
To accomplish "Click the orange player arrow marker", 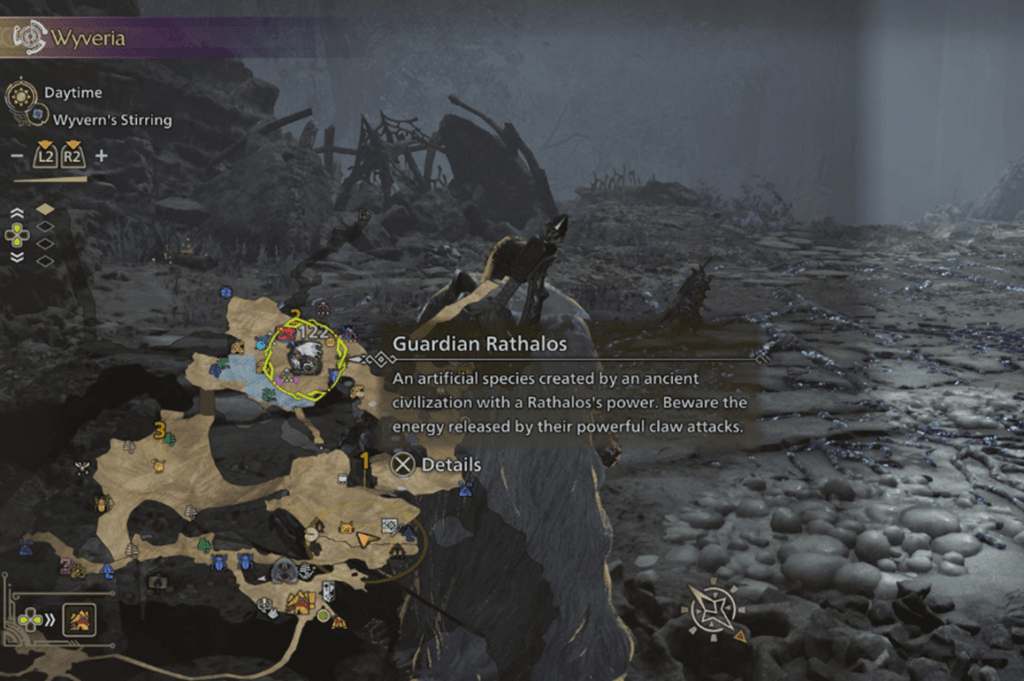I will pos(368,538).
